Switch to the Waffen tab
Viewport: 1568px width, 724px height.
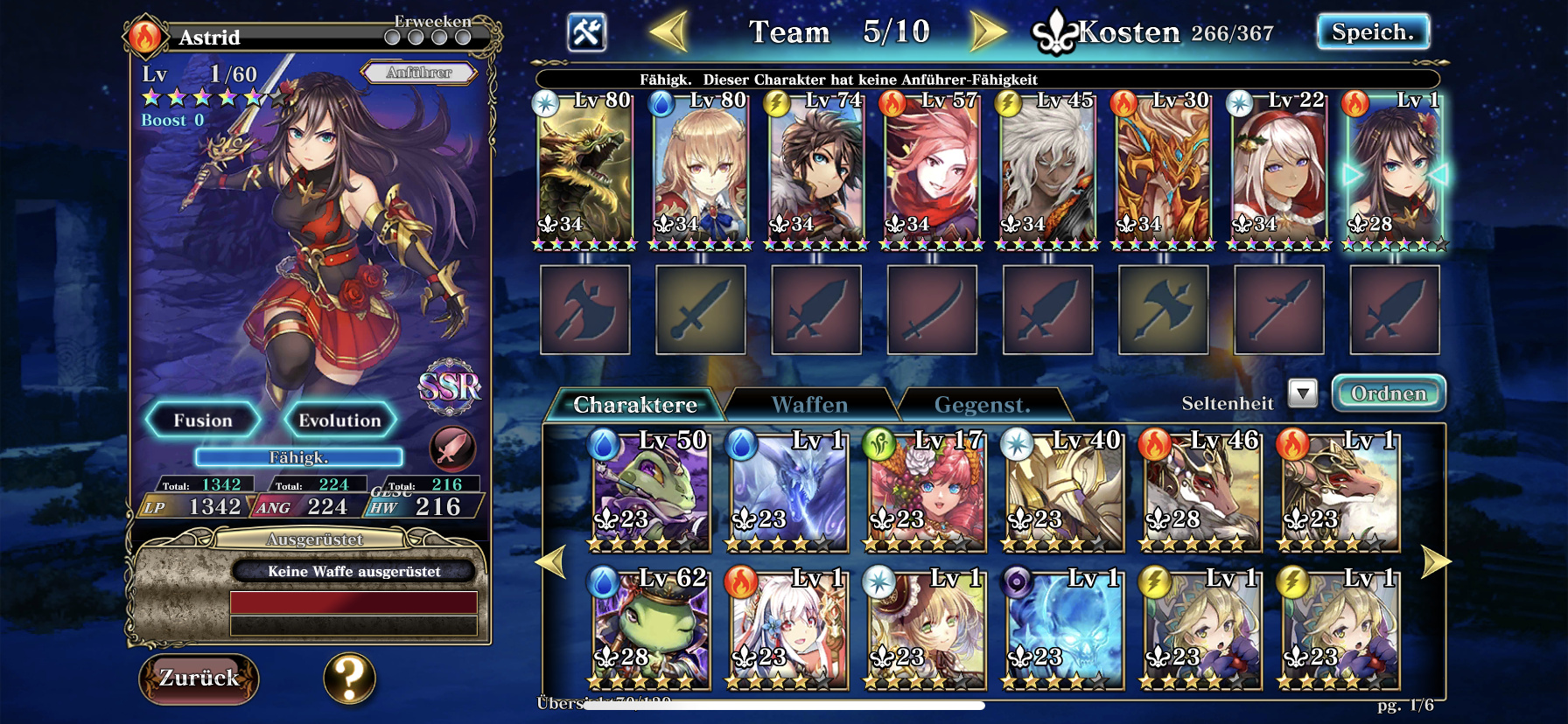pos(809,405)
